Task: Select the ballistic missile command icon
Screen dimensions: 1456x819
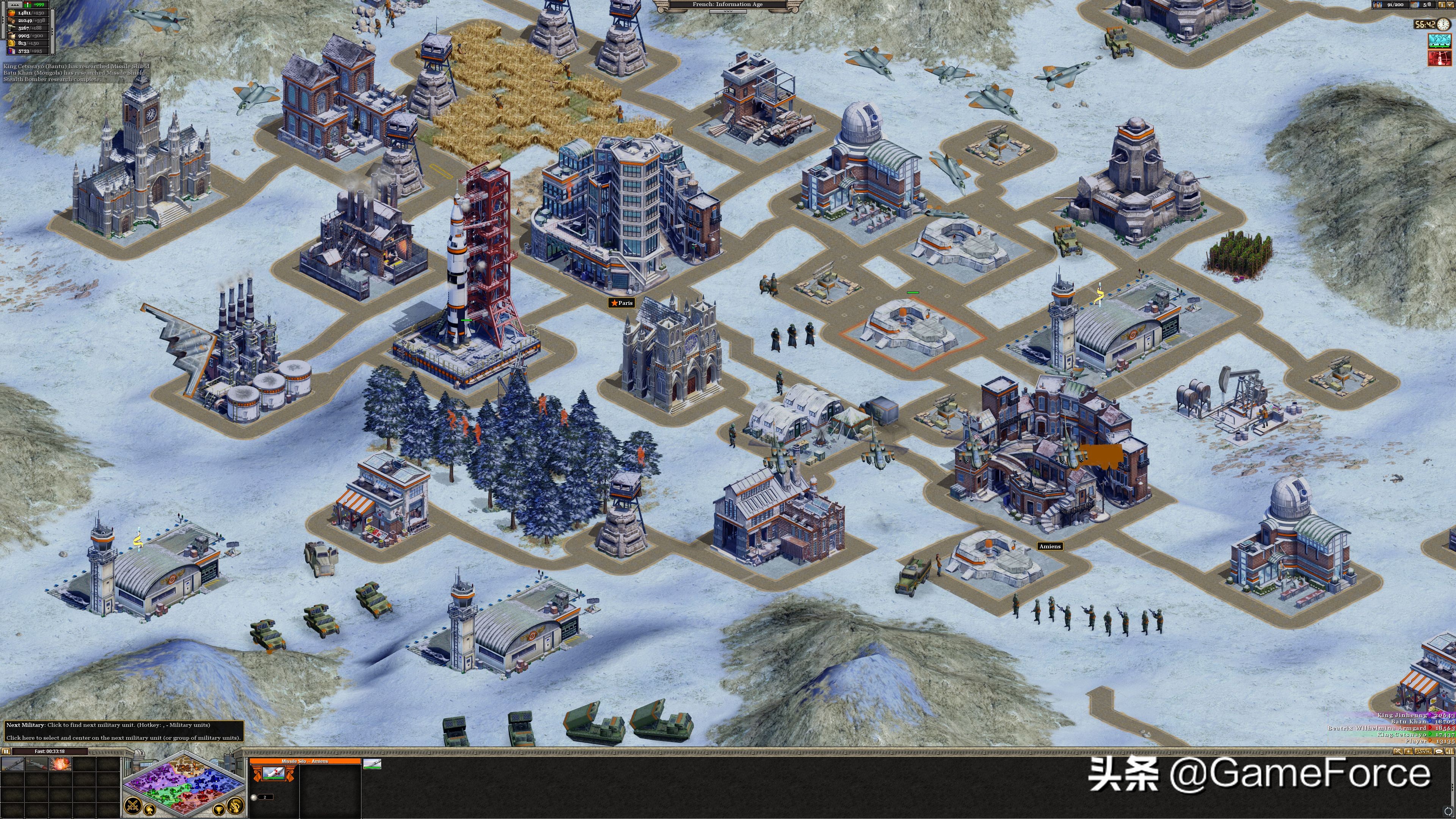Action: pos(13,764)
